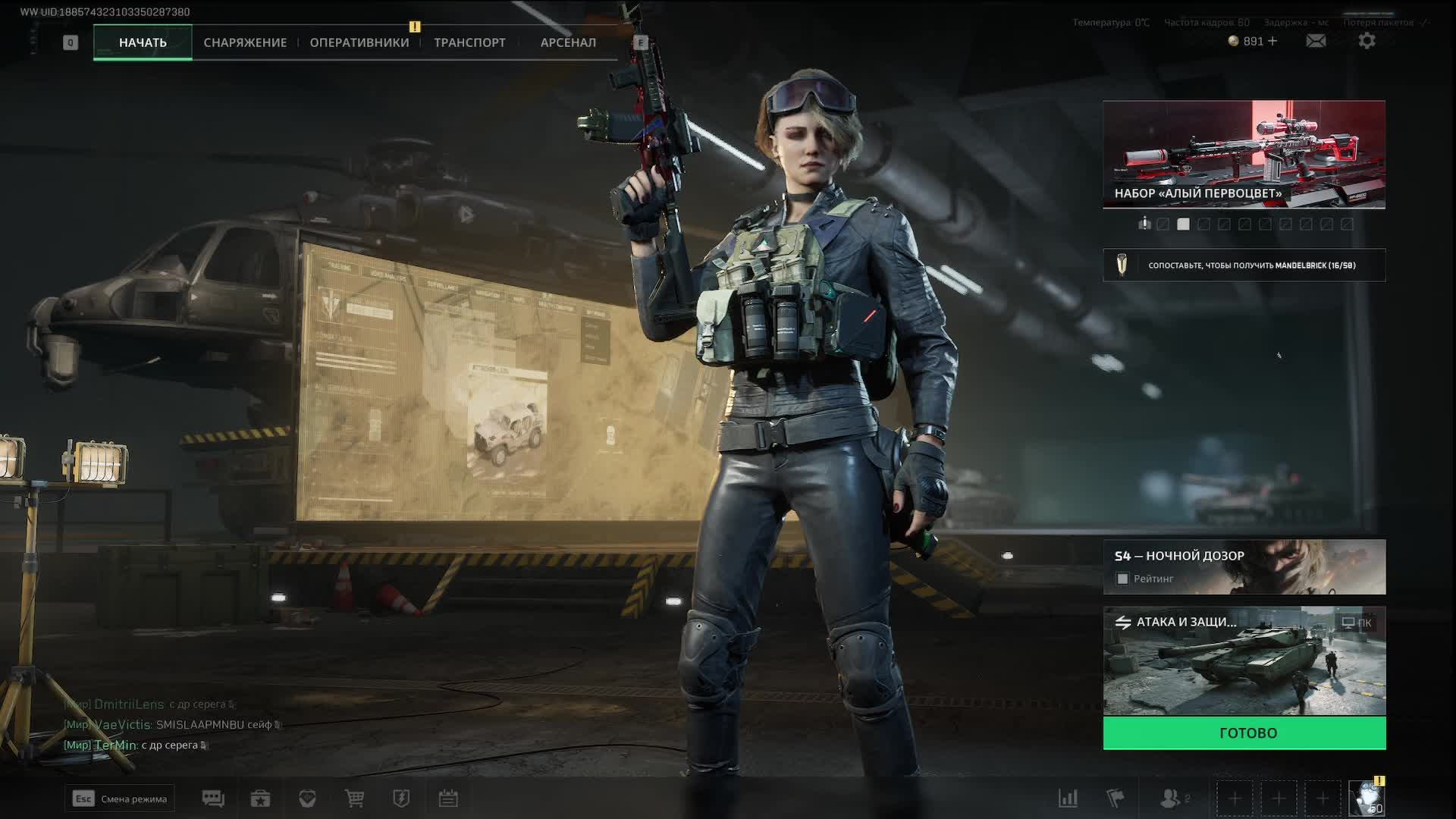Viewport: 1456px width, 819px height.
Task: Open the Оперативники tab
Action: point(359,42)
